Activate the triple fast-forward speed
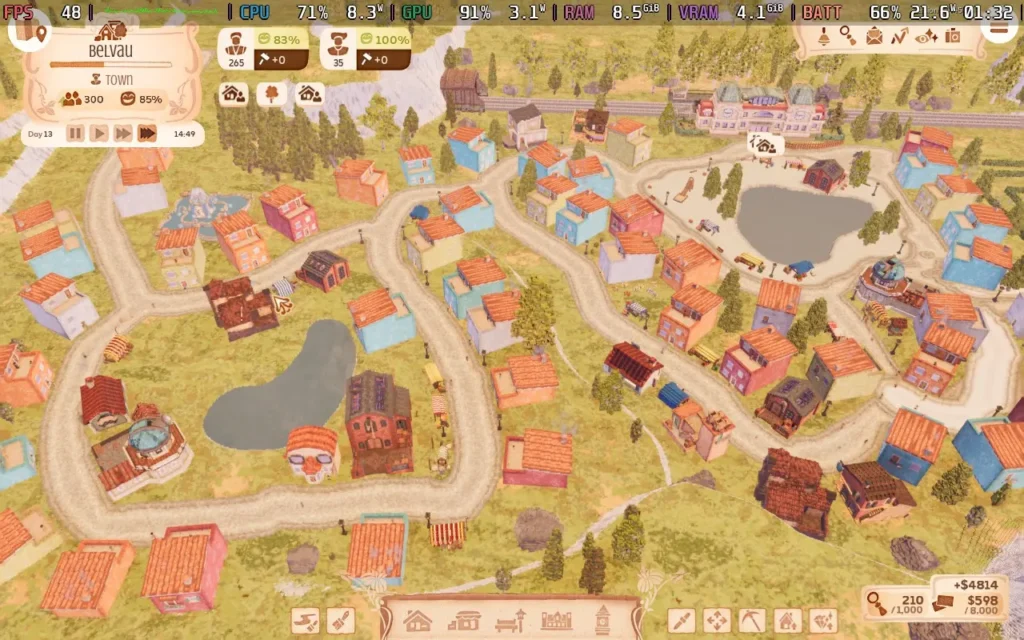 tap(147, 133)
